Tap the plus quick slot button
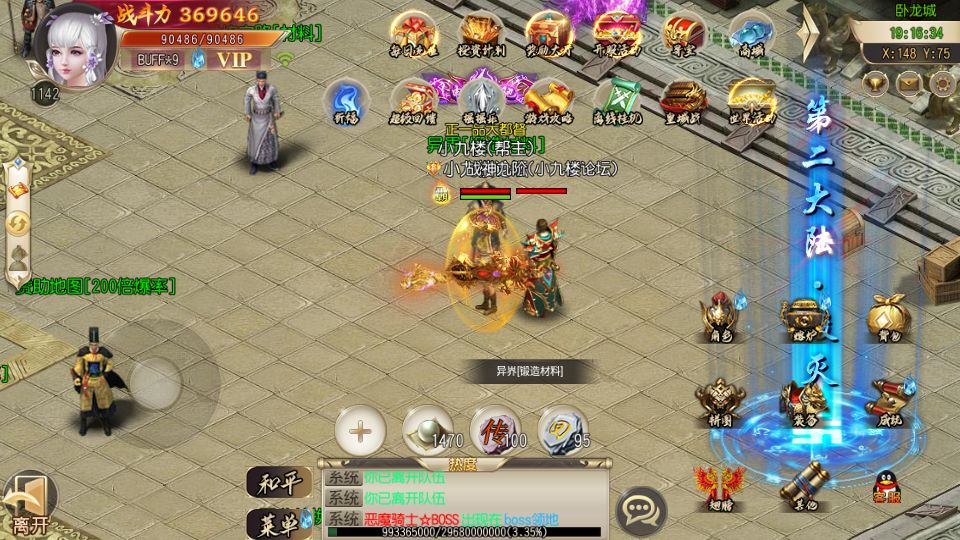 pos(360,432)
